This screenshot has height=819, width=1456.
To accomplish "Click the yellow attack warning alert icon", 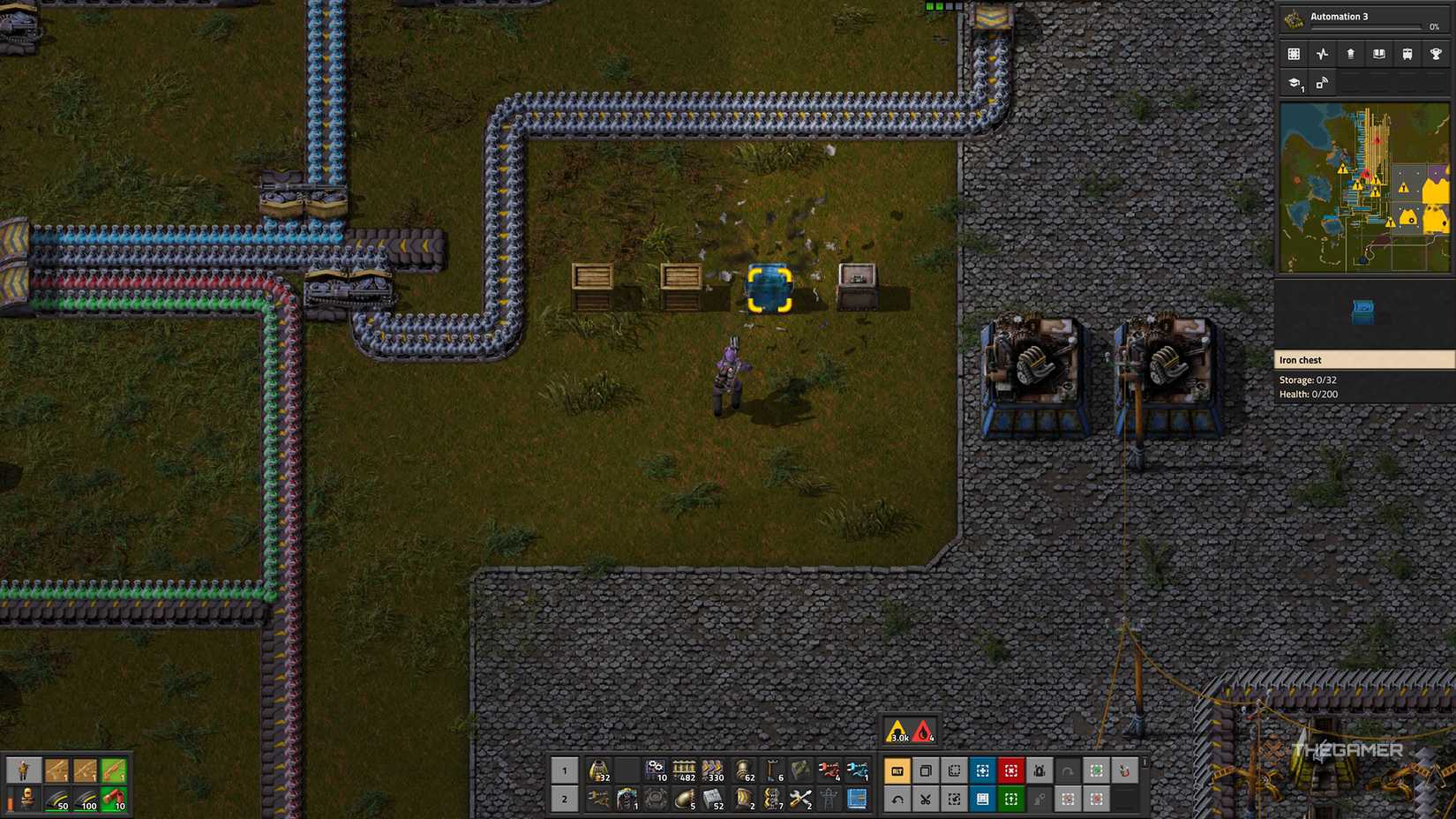I will pyautogui.click(x=897, y=730).
